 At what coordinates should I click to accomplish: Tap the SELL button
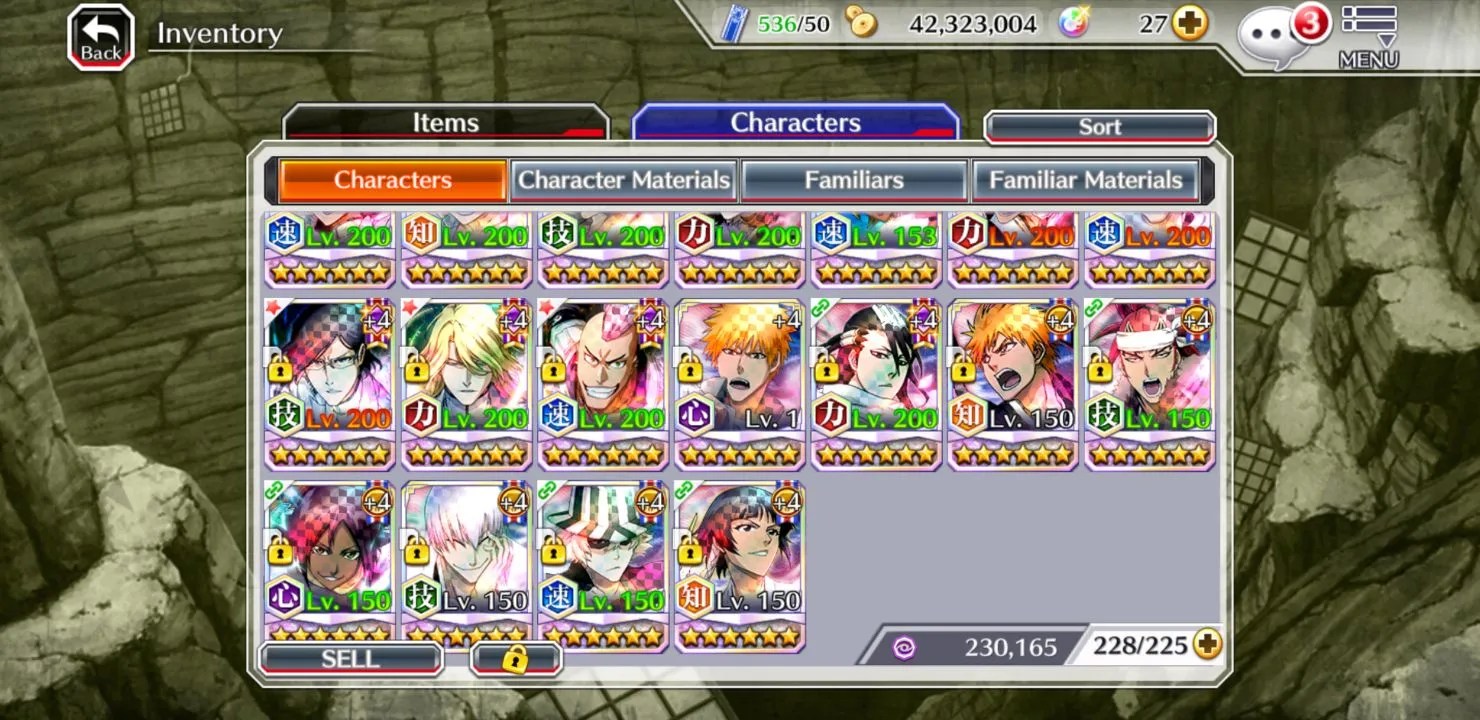[350, 659]
